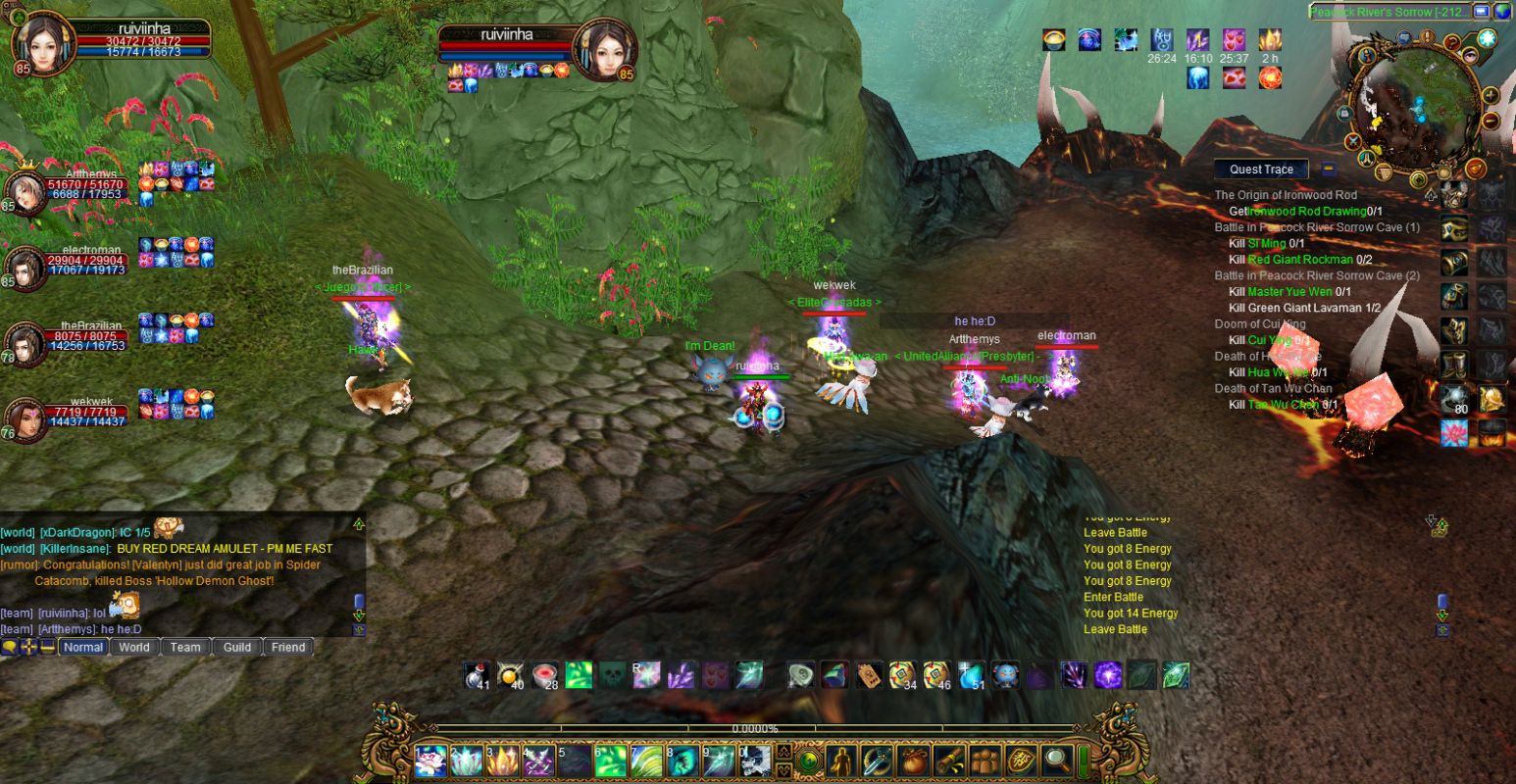The width and height of the screenshot is (1516, 784).
Task: Use the crossed swords skill in slot 4
Action: pos(538,760)
